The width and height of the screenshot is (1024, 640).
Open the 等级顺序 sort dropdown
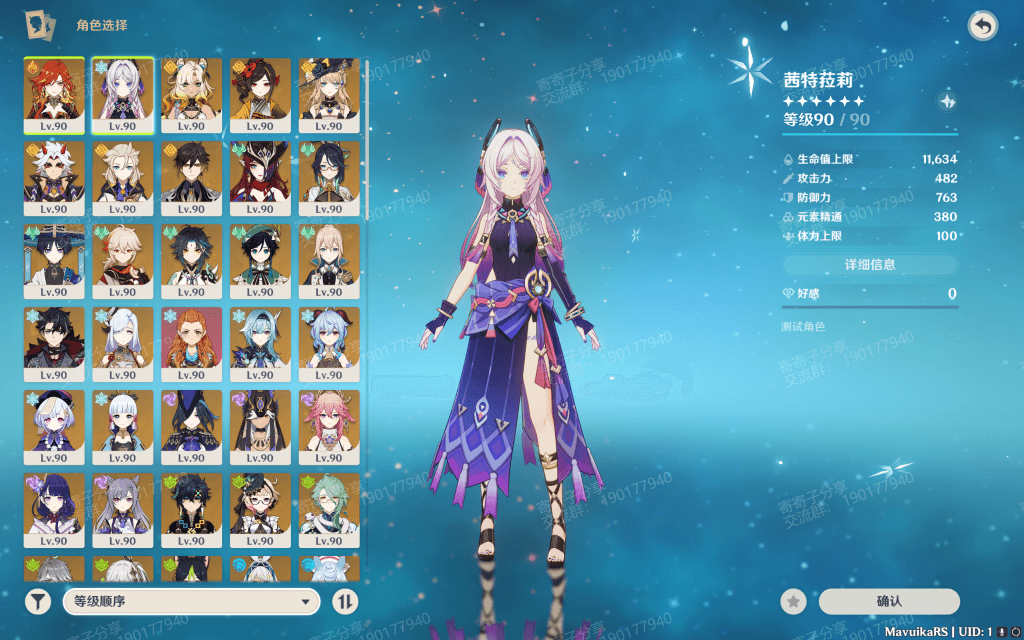(190, 601)
